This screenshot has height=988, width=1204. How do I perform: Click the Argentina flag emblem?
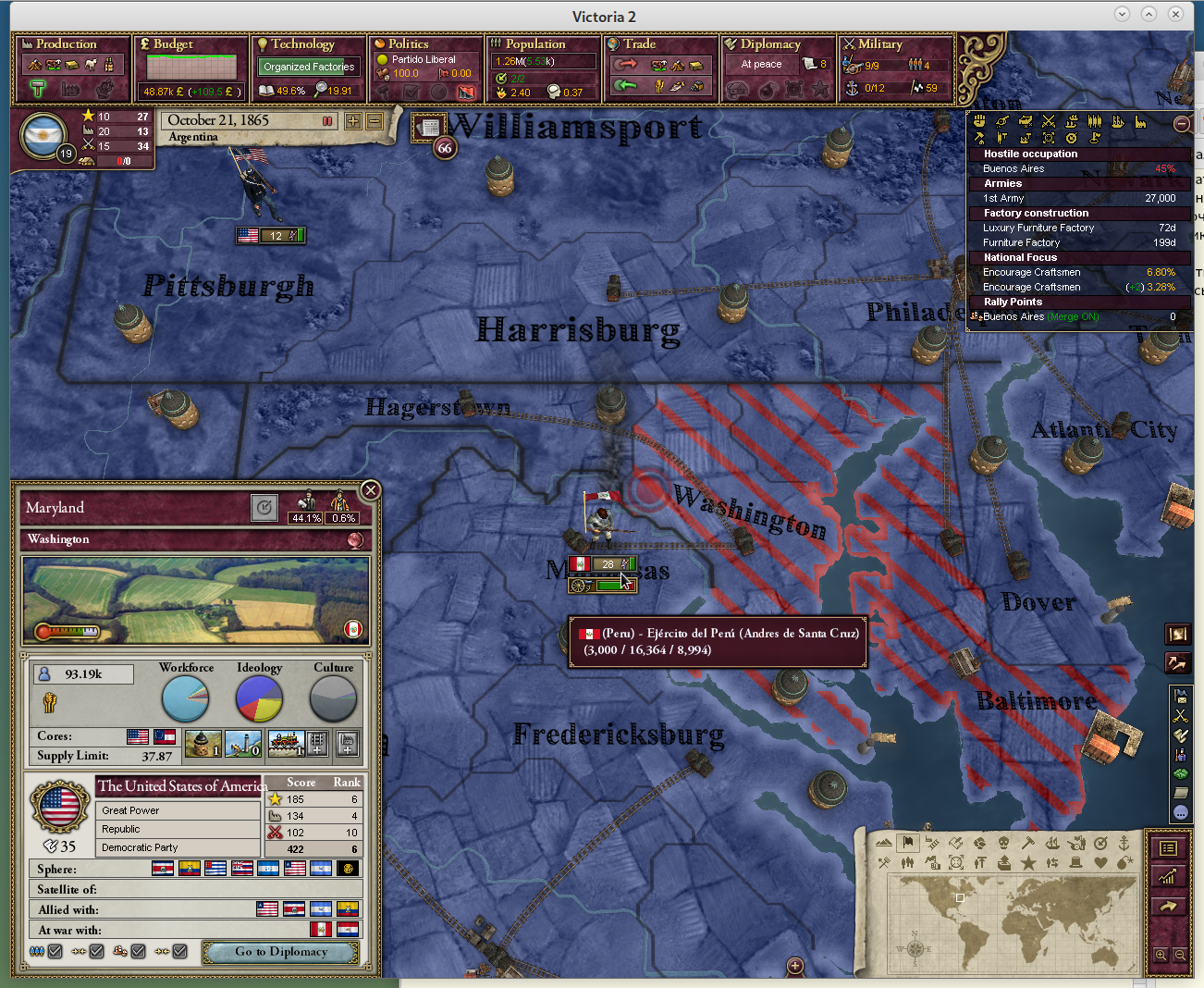tap(43, 136)
